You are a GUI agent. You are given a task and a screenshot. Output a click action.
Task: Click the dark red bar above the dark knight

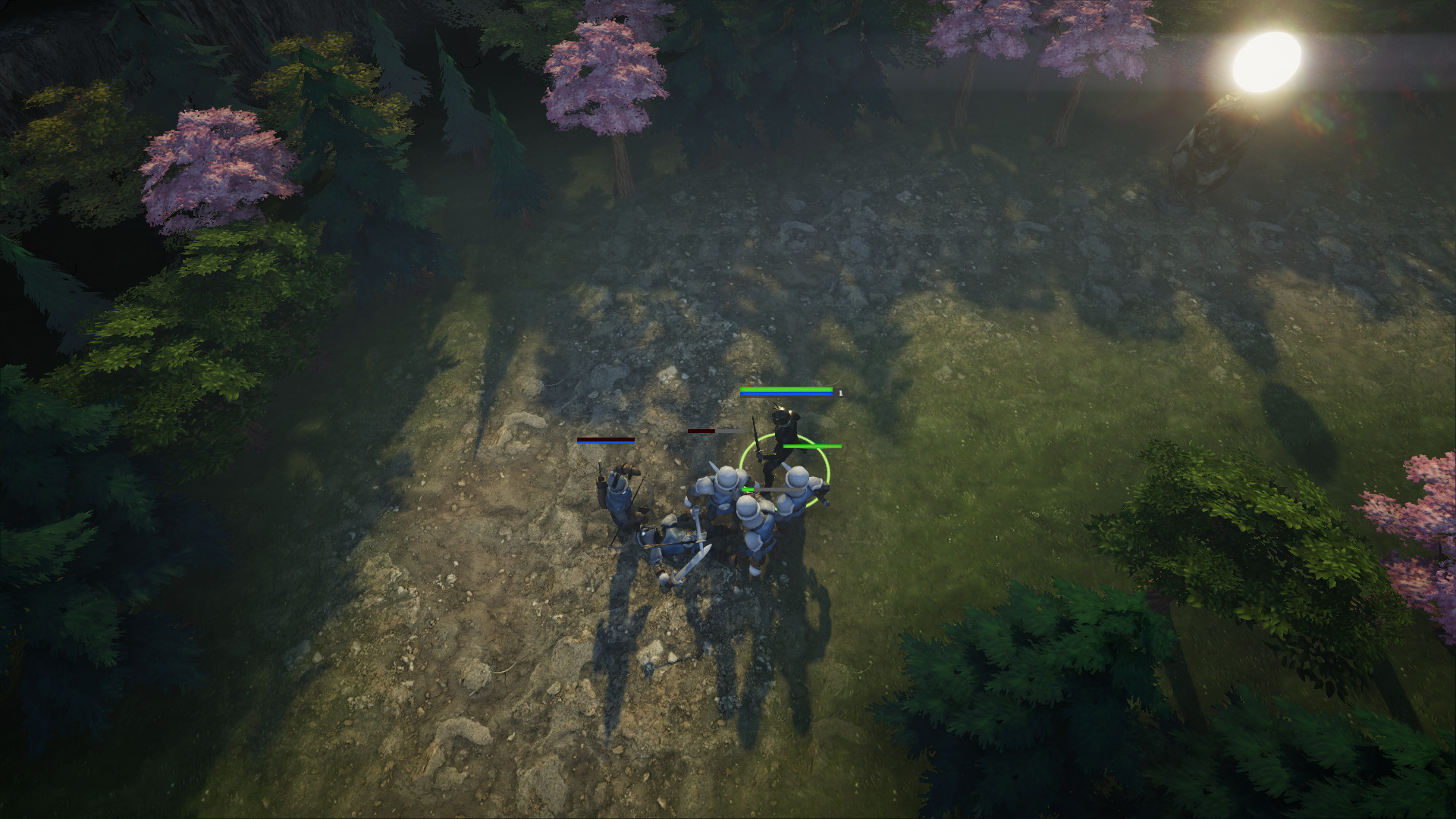coord(701,431)
